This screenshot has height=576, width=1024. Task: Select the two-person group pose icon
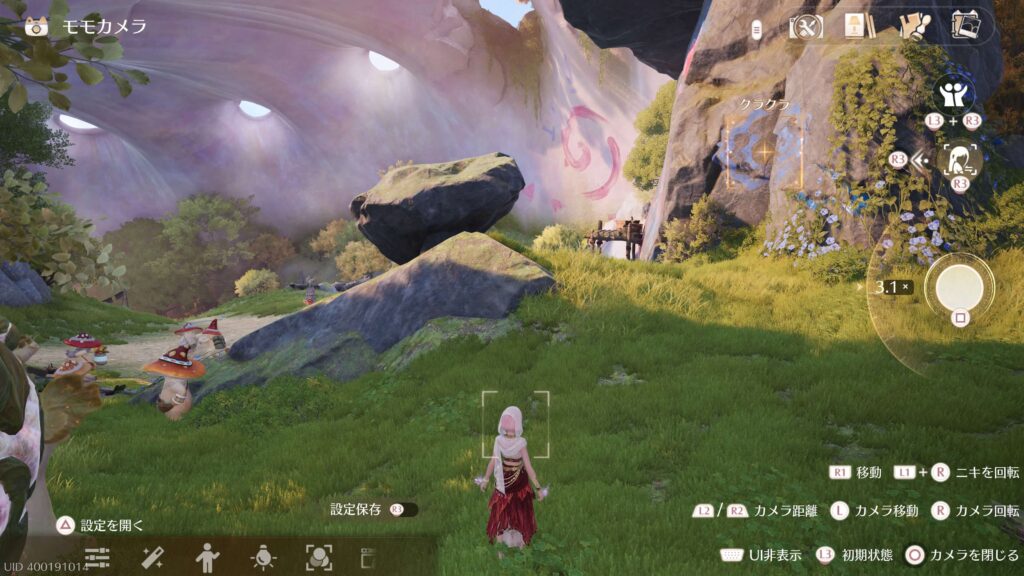pos(953,96)
